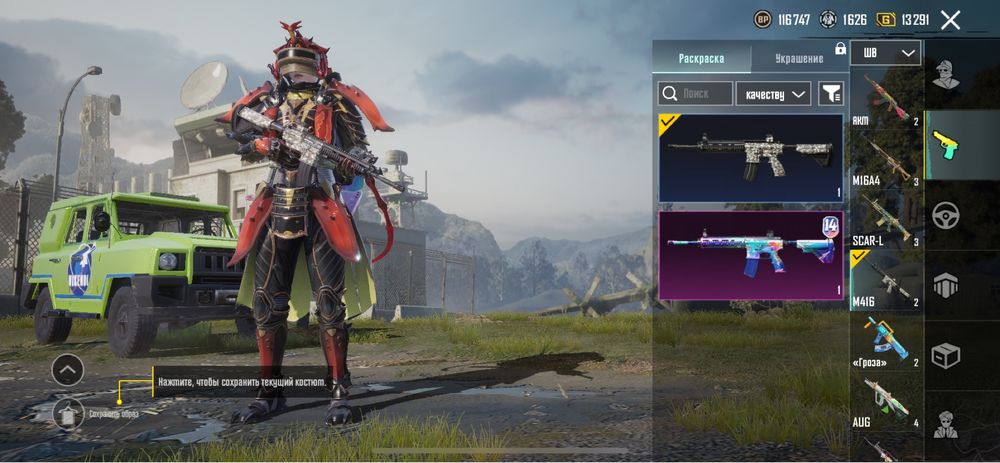Select the AUG weapon entry

(x=886, y=403)
